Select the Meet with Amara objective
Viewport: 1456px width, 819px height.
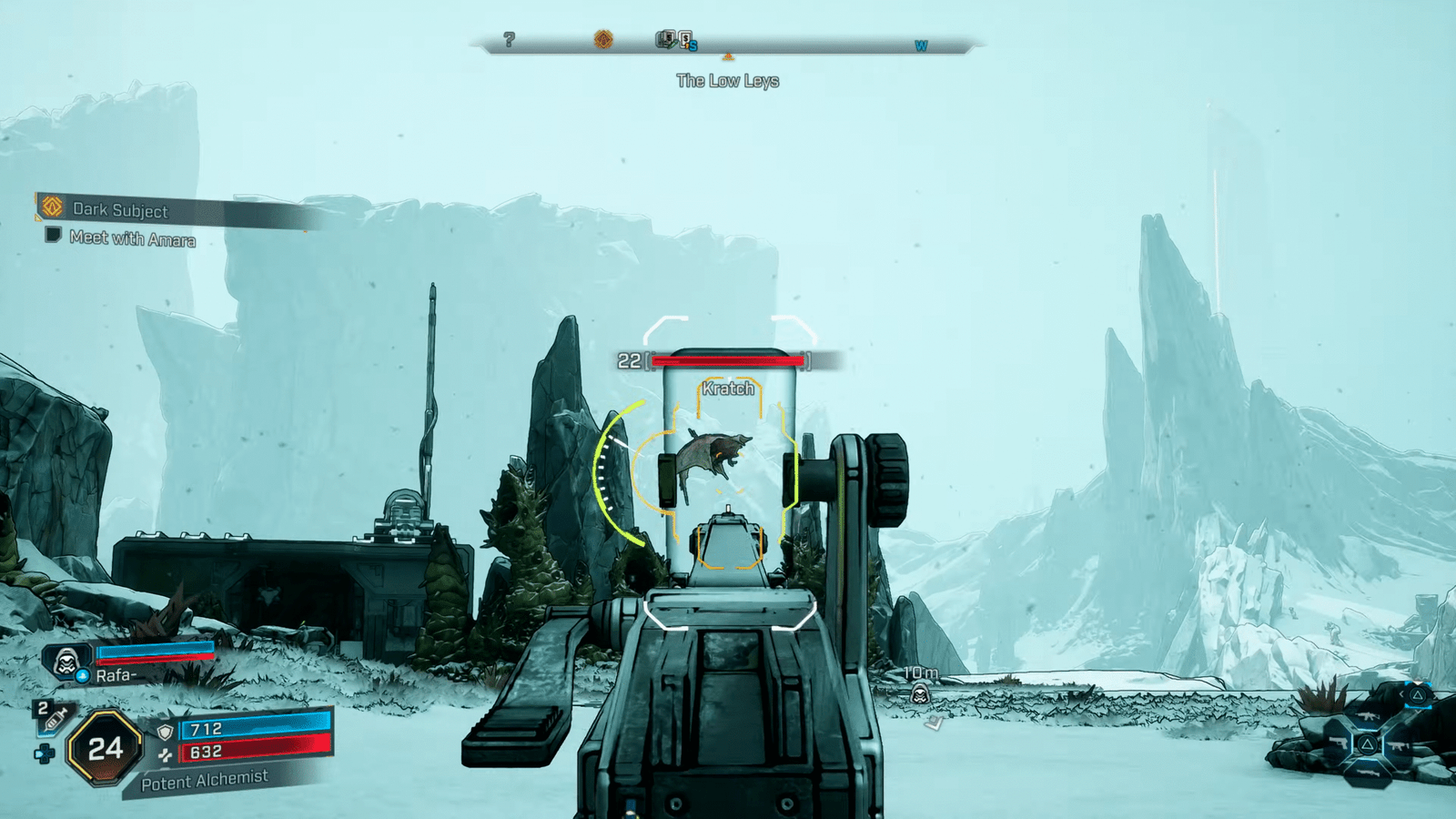132,238
